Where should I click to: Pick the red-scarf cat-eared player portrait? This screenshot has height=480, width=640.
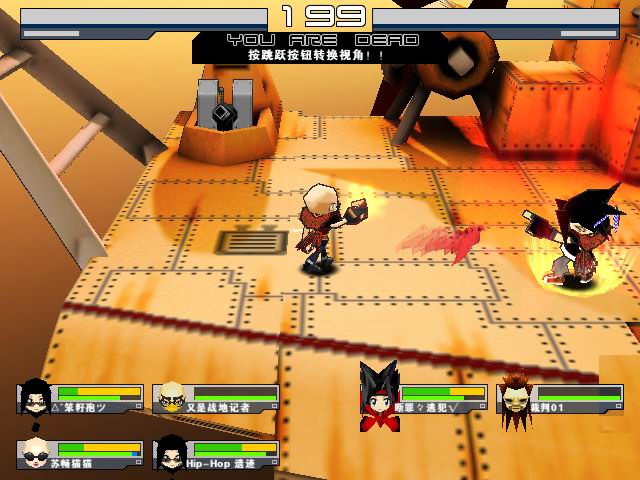380,392
